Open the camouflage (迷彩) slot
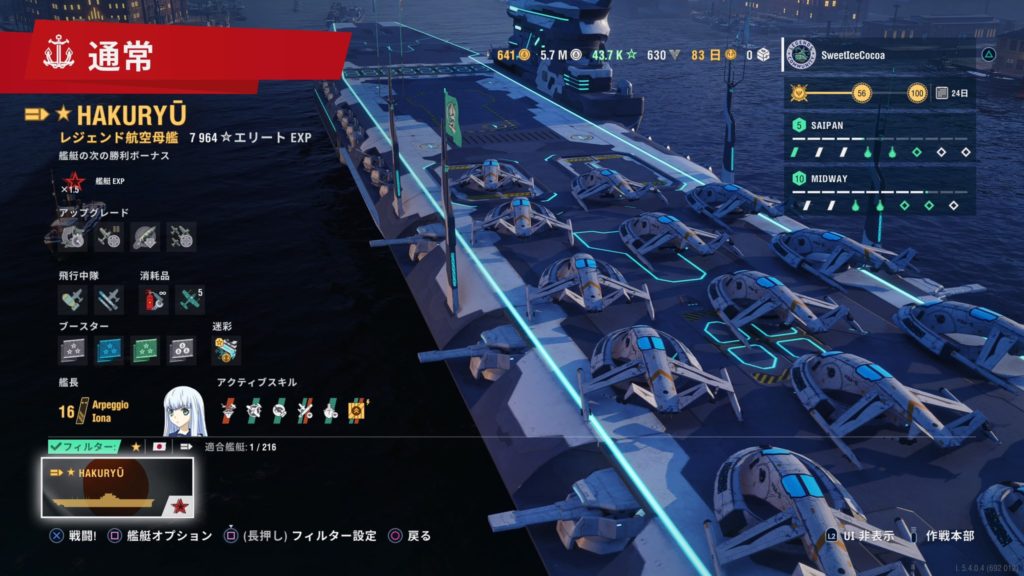Screen dimensions: 1024x576 pos(226,350)
